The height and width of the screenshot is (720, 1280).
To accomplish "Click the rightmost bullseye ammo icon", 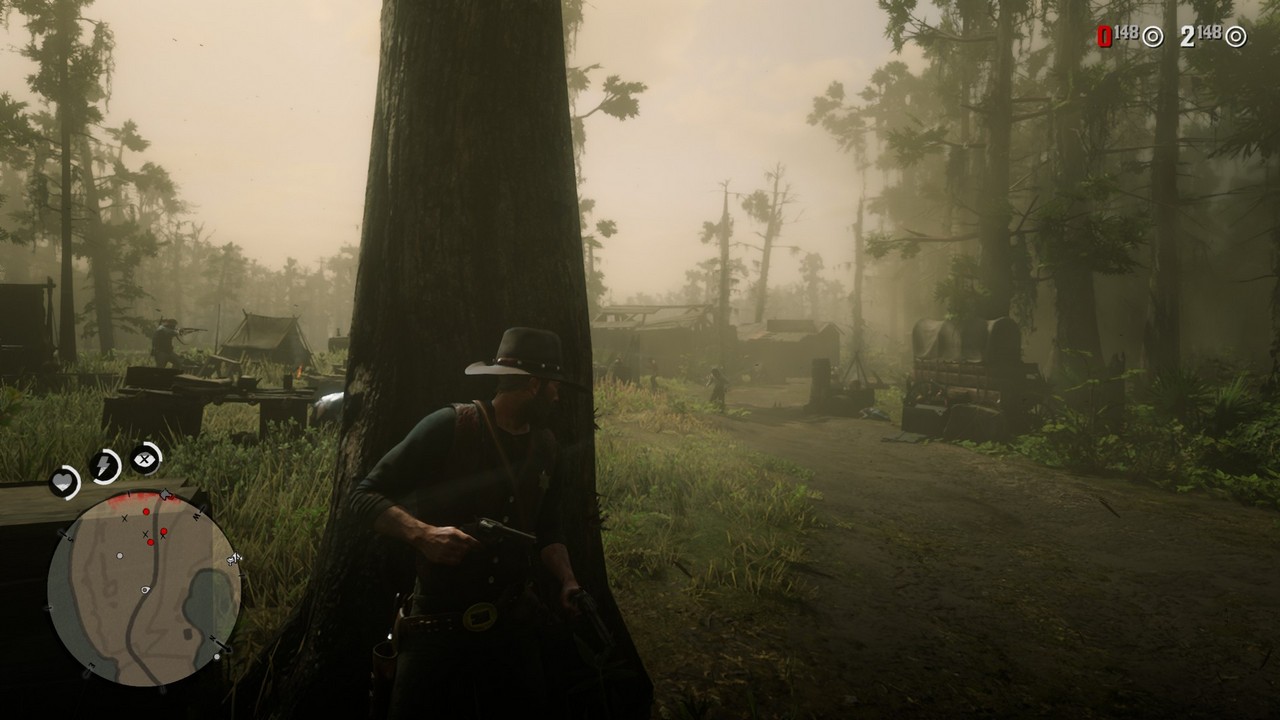I will click(x=1236, y=38).
